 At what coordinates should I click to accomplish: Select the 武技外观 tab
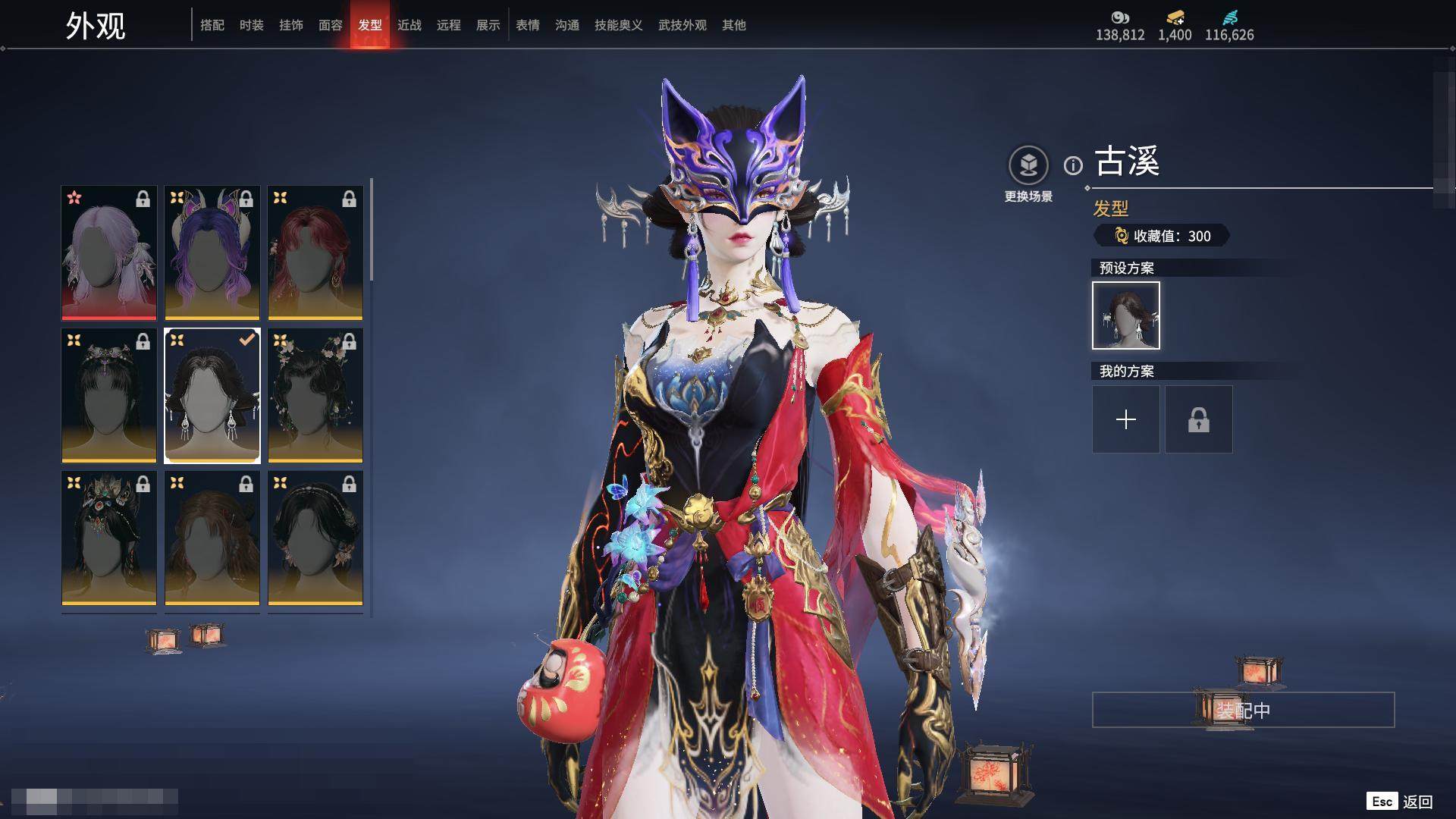pyautogui.click(x=682, y=25)
